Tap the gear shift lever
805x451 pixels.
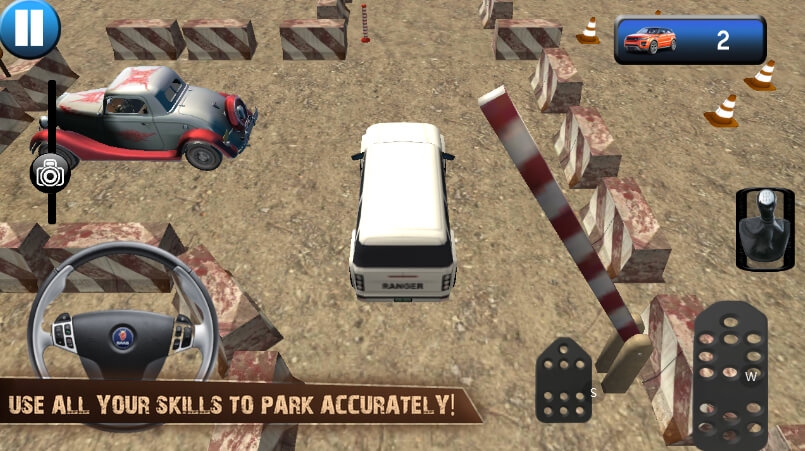click(764, 229)
